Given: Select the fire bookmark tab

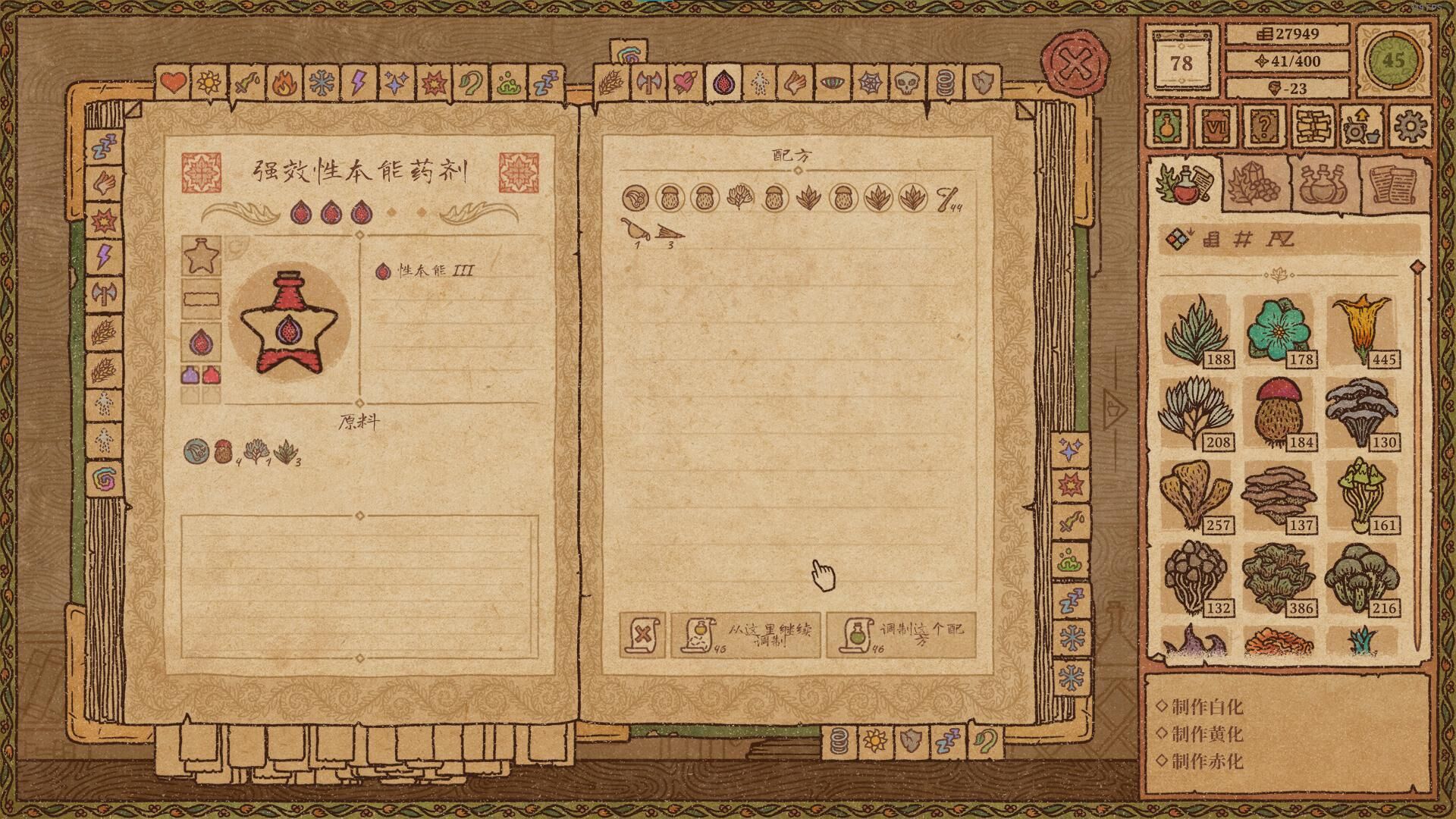Looking at the screenshot, I should (x=284, y=82).
